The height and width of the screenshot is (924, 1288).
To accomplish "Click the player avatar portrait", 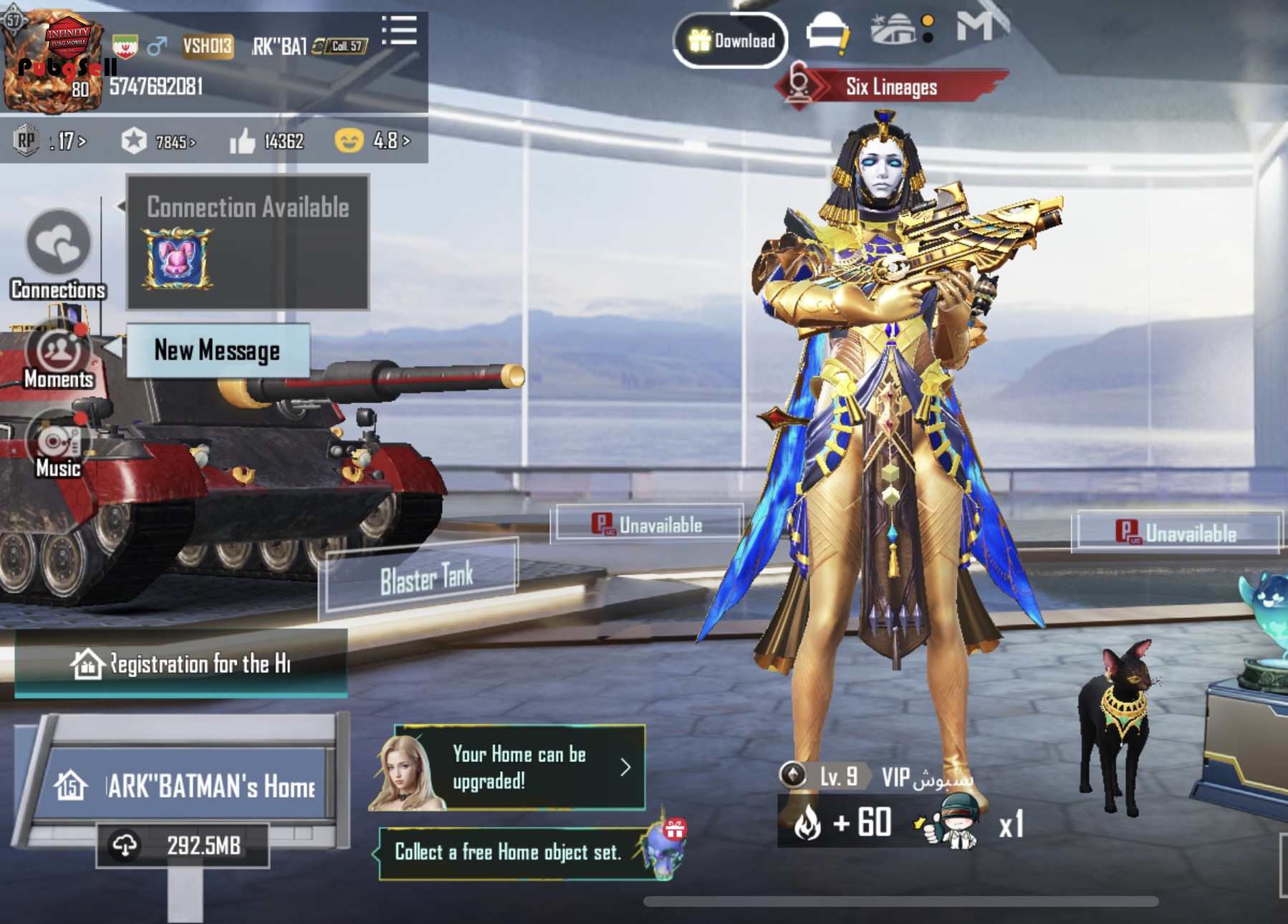I will [x=52, y=62].
